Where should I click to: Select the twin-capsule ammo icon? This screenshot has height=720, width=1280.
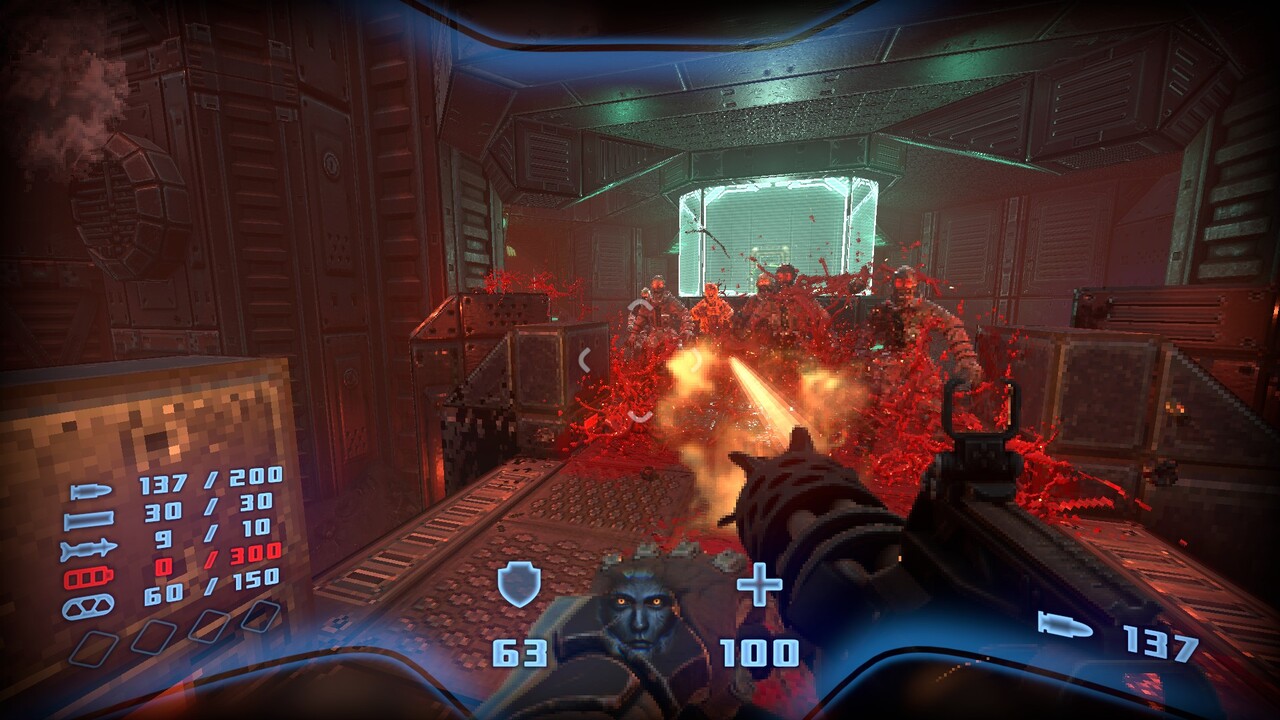pyautogui.click(x=89, y=607)
